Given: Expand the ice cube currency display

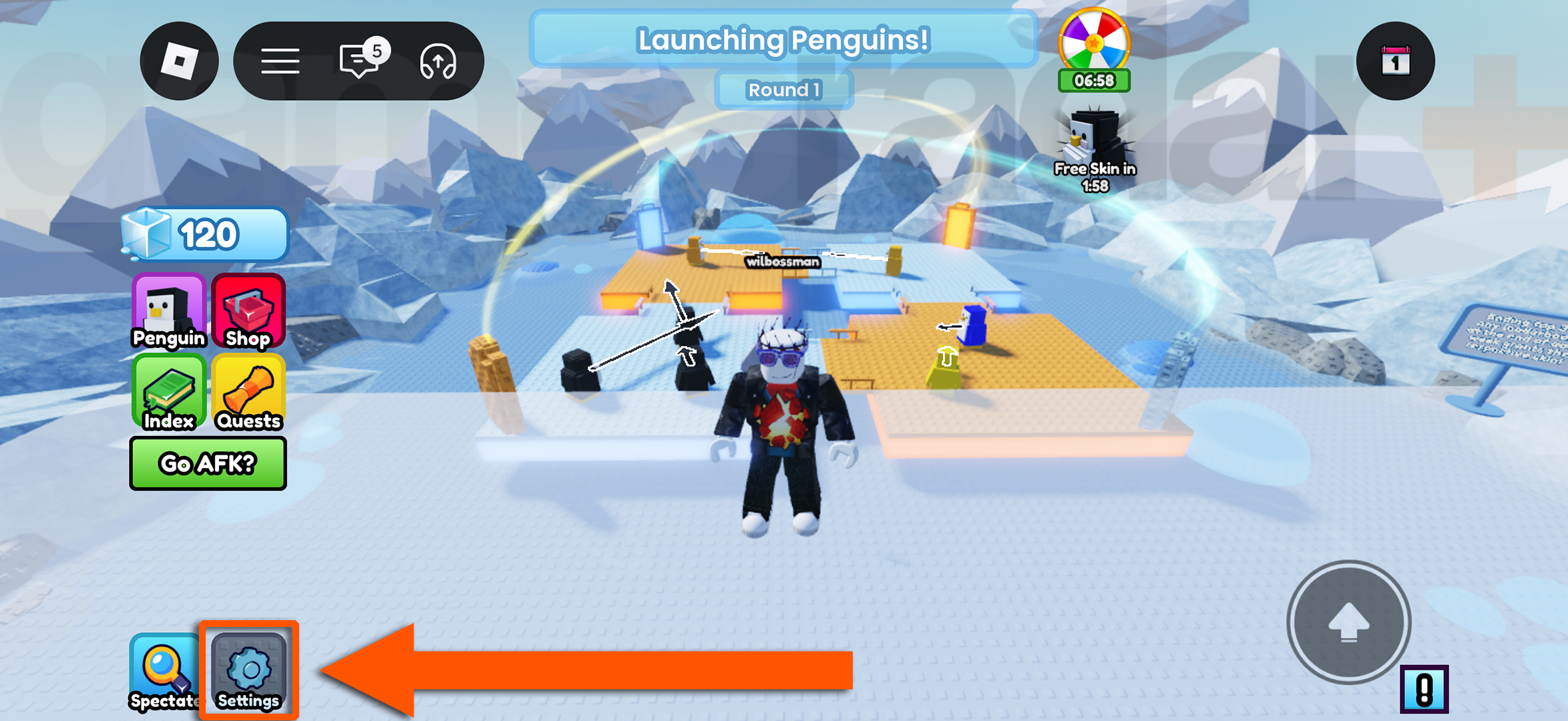Looking at the screenshot, I should [x=206, y=234].
